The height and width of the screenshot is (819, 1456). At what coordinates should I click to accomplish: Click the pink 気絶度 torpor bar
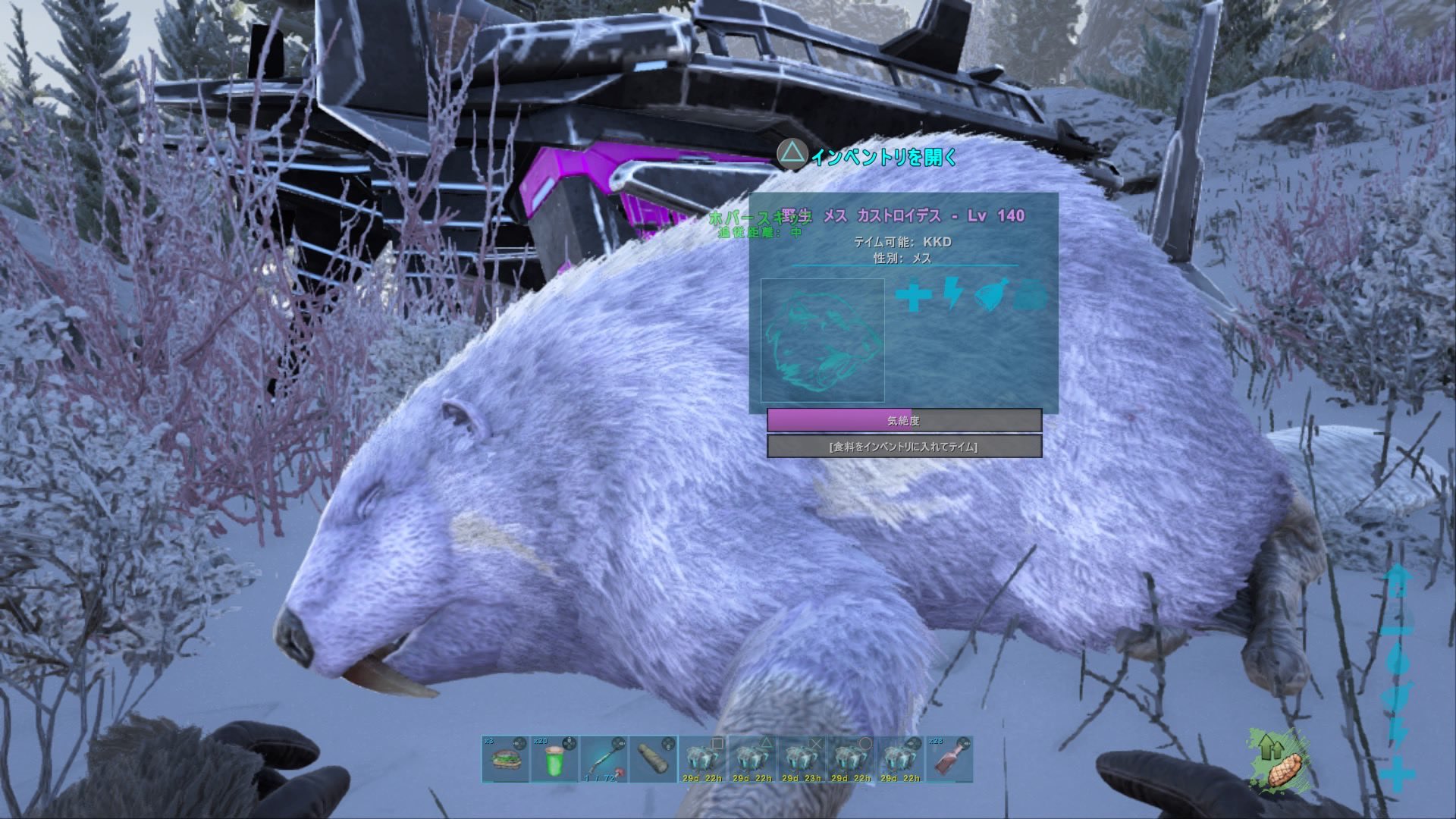pyautogui.click(x=904, y=419)
